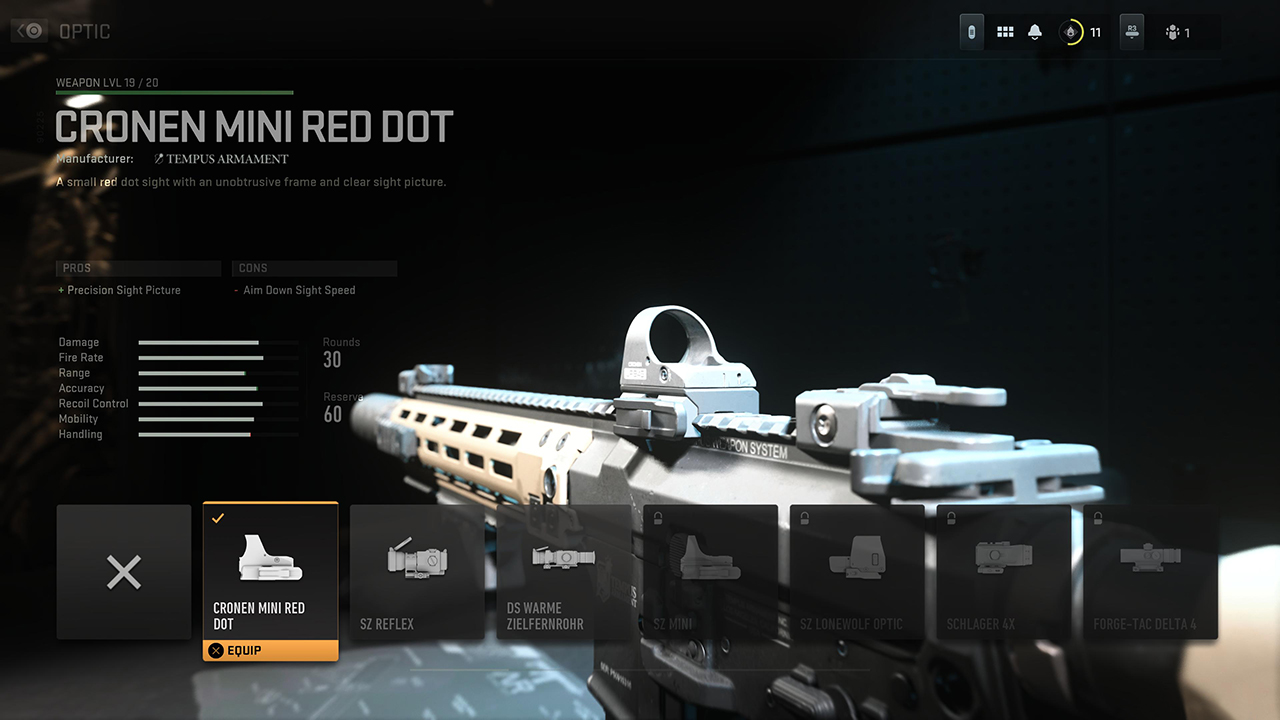Click the controller status icon in top bar
Screen dimensions: 1280x720
[971, 31]
